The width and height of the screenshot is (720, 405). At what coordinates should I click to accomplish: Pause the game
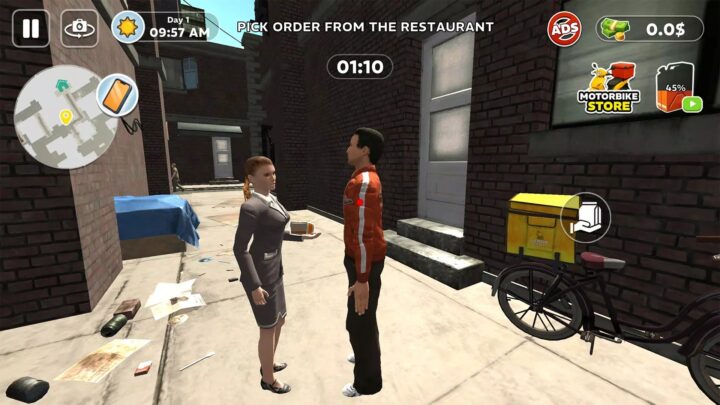coord(30,28)
